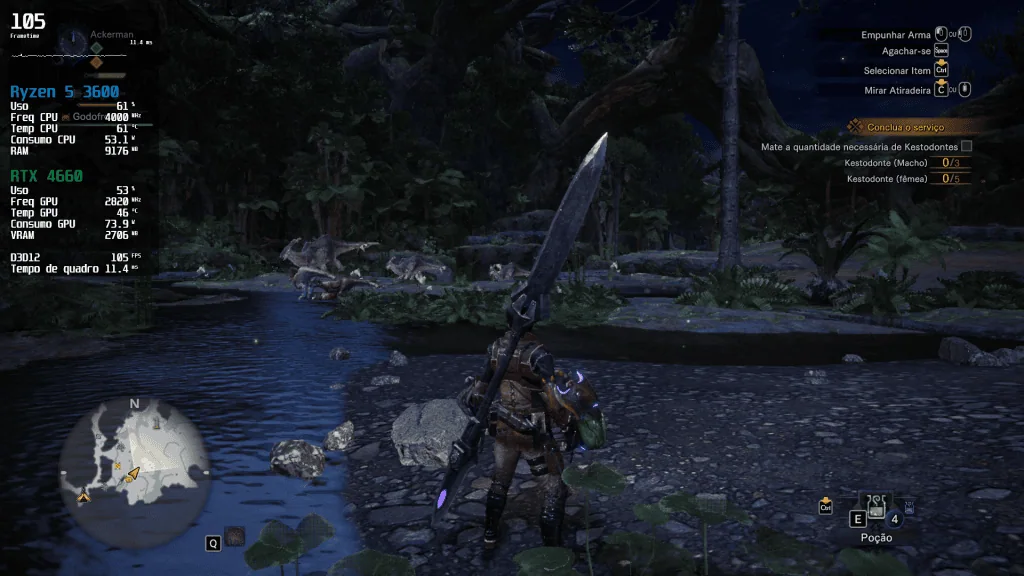Select the Kestodonte (fêmea) objective row
Screen dimensions: 1024x576
[905, 179]
